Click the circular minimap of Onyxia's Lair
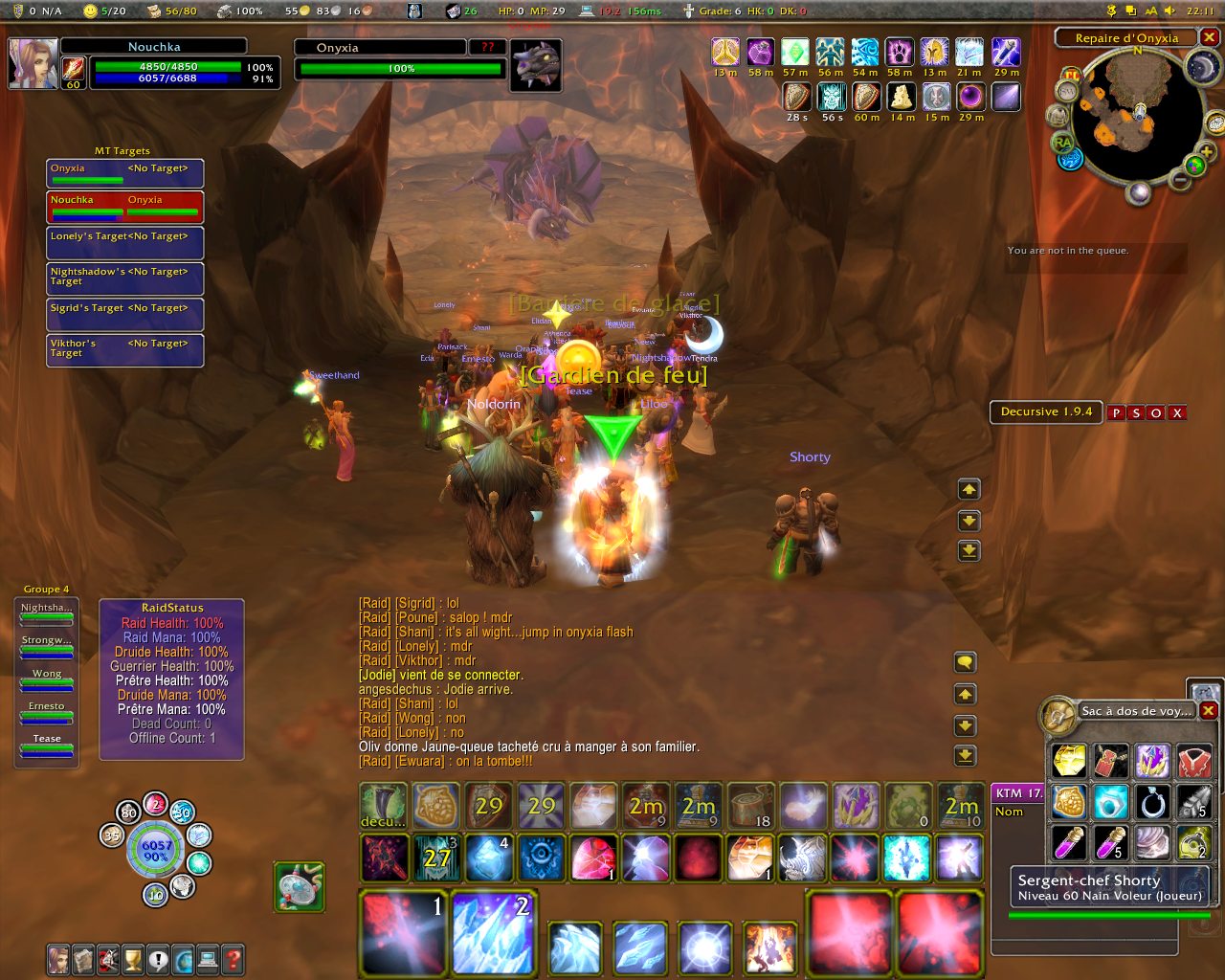 (1137, 115)
